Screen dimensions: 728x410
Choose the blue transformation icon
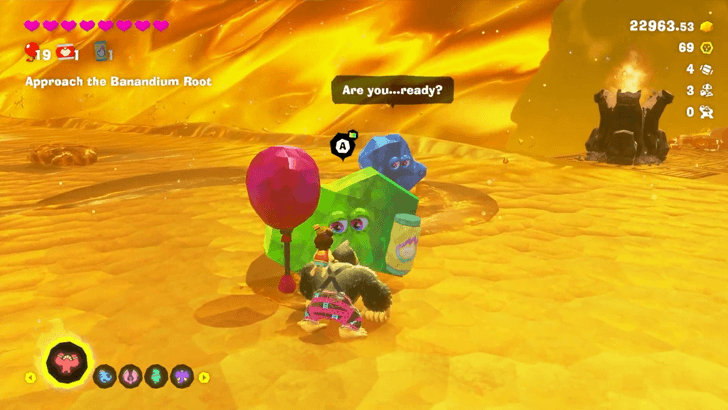coord(105,377)
